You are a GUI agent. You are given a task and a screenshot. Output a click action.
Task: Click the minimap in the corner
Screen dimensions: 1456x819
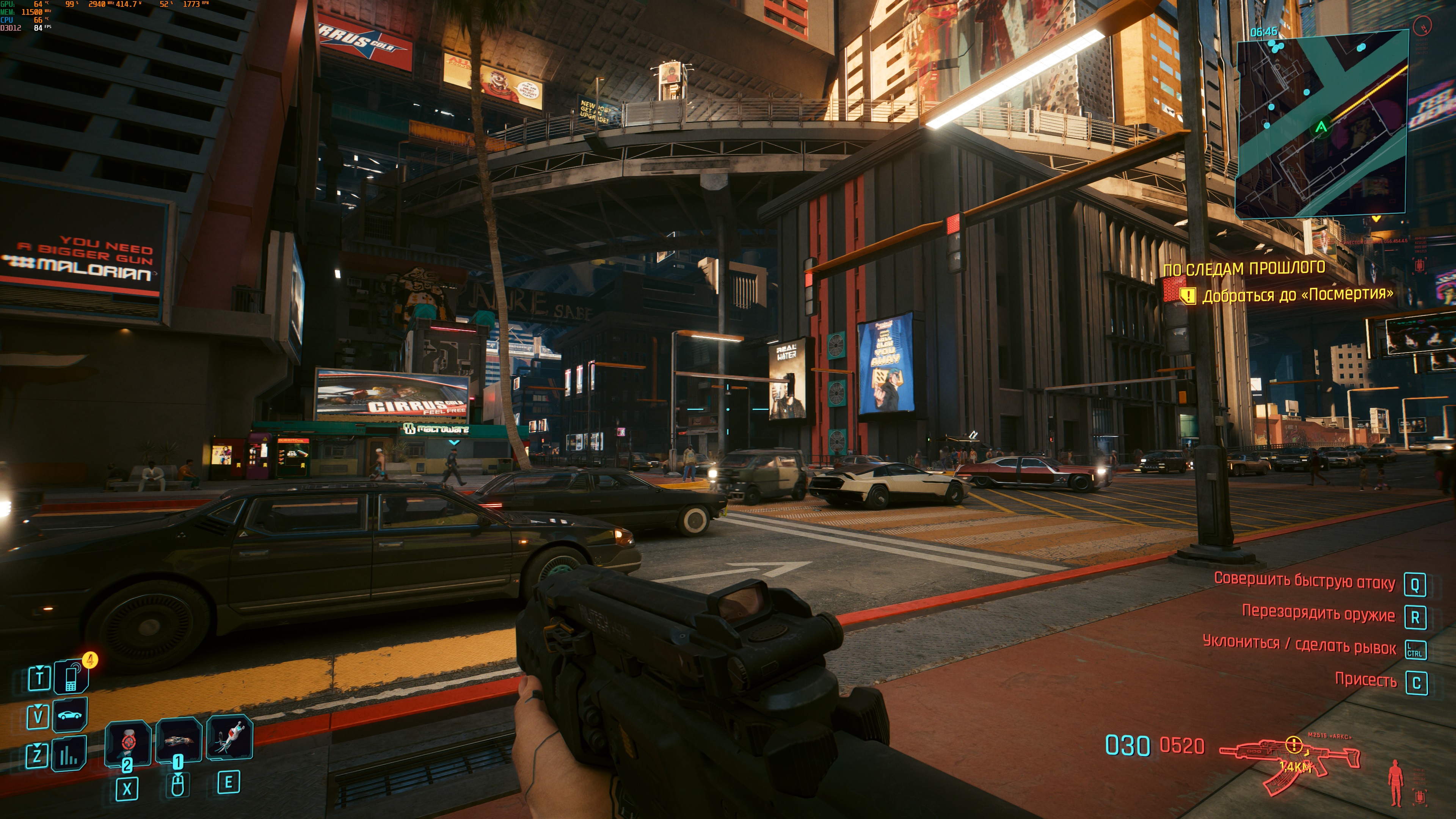[x=1321, y=124]
